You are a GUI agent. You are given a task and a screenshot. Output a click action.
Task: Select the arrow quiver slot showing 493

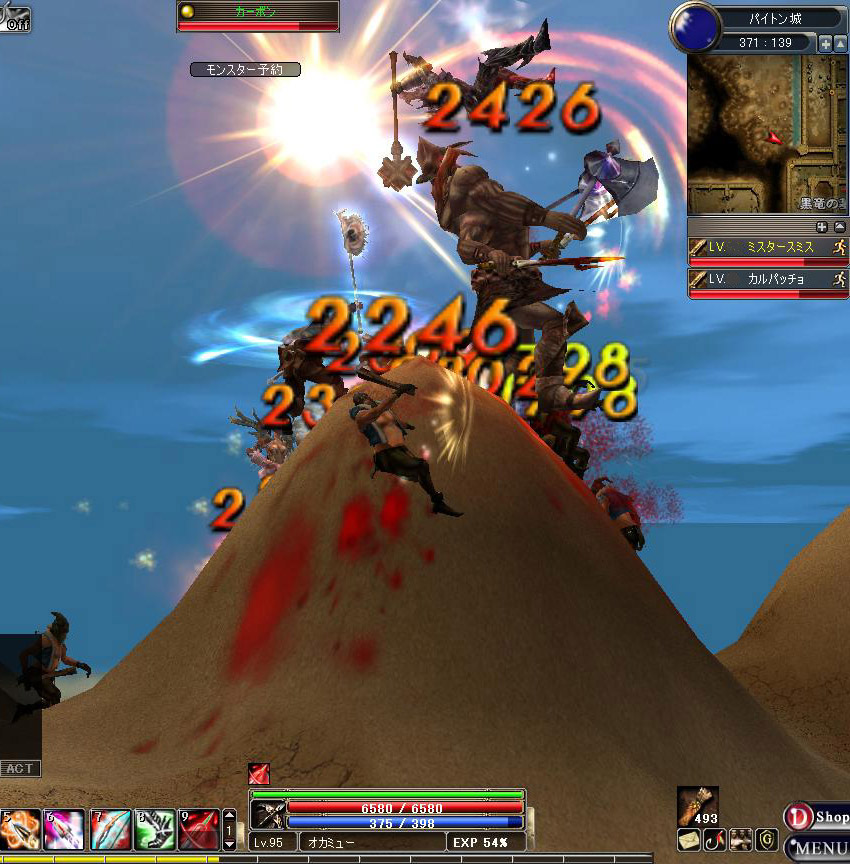click(698, 806)
